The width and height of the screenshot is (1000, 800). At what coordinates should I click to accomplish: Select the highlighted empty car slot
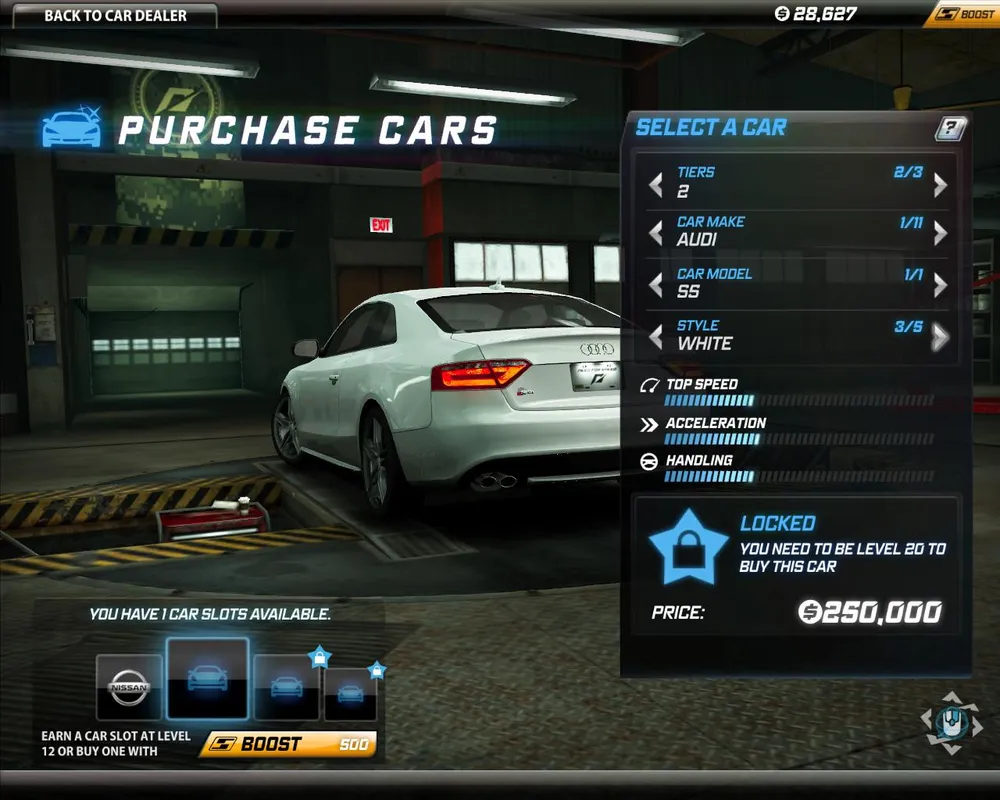pyautogui.click(x=207, y=680)
